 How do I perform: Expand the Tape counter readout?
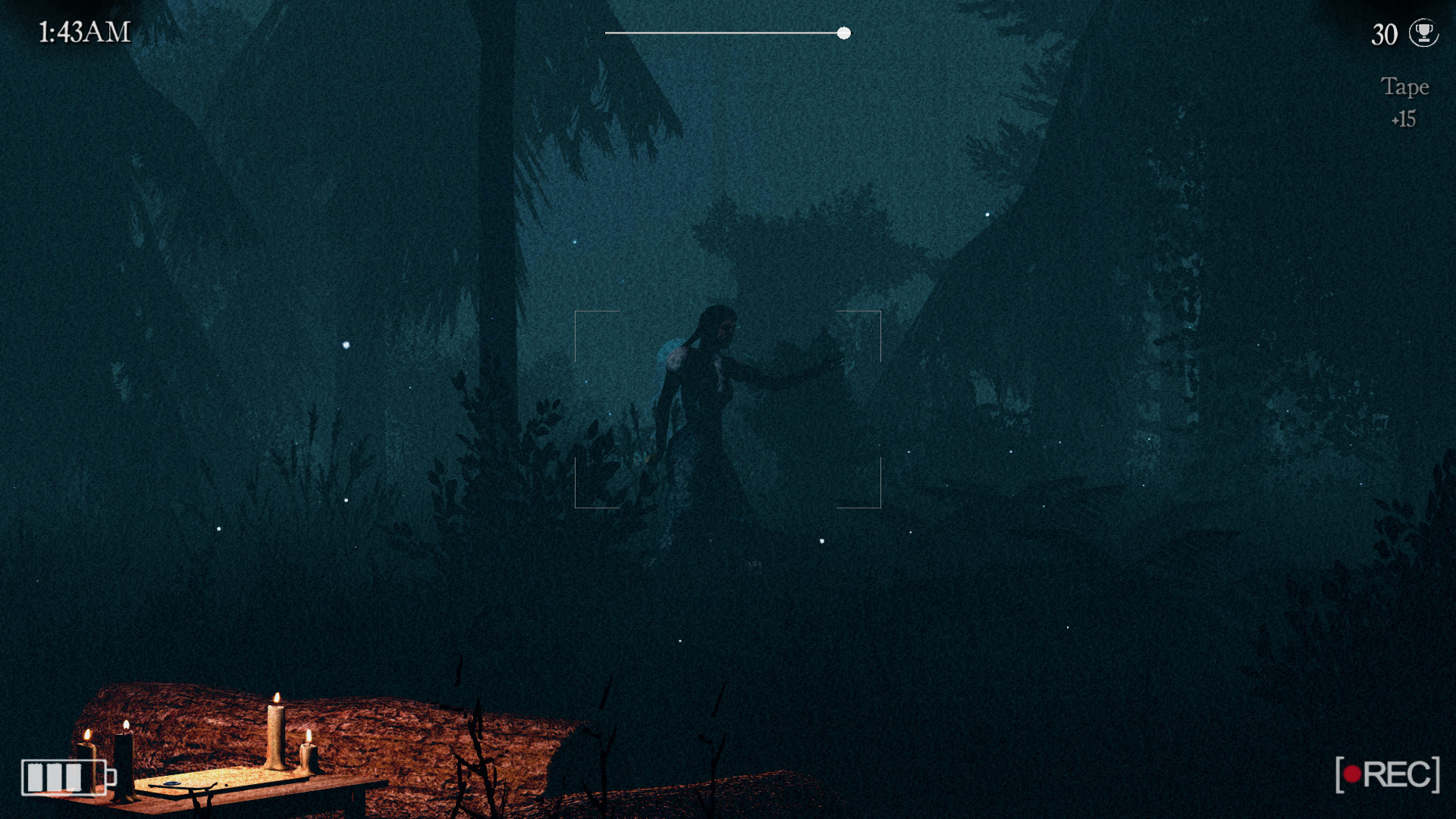click(x=1404, y=118)
